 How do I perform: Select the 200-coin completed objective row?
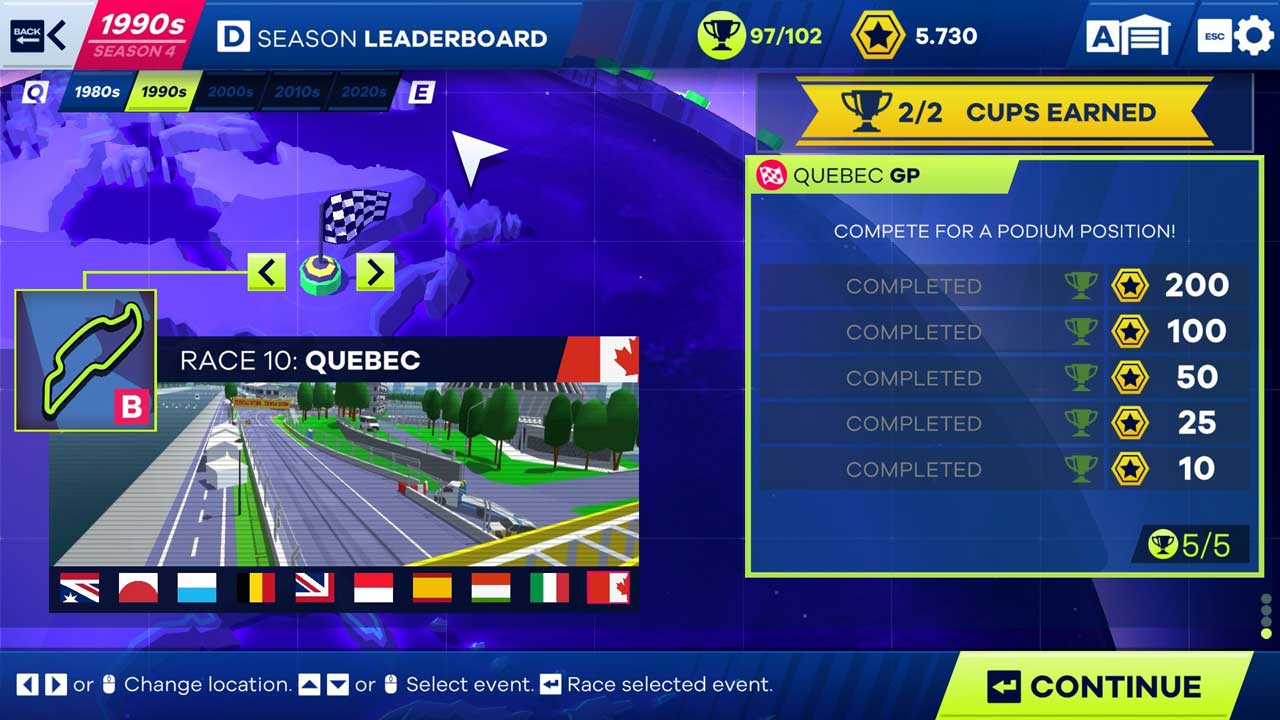1004,286
